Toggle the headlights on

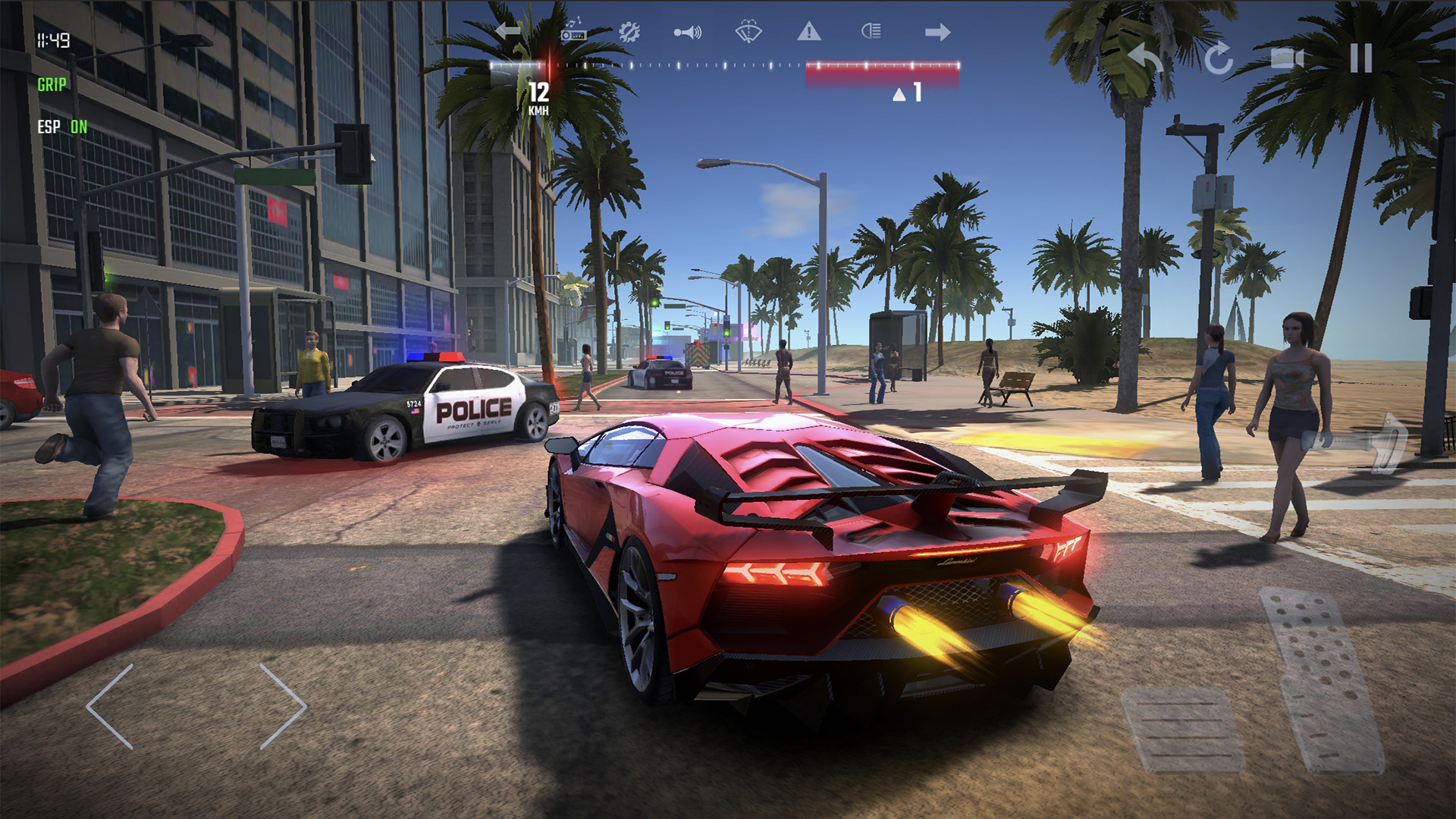click(x=871, y=32)
